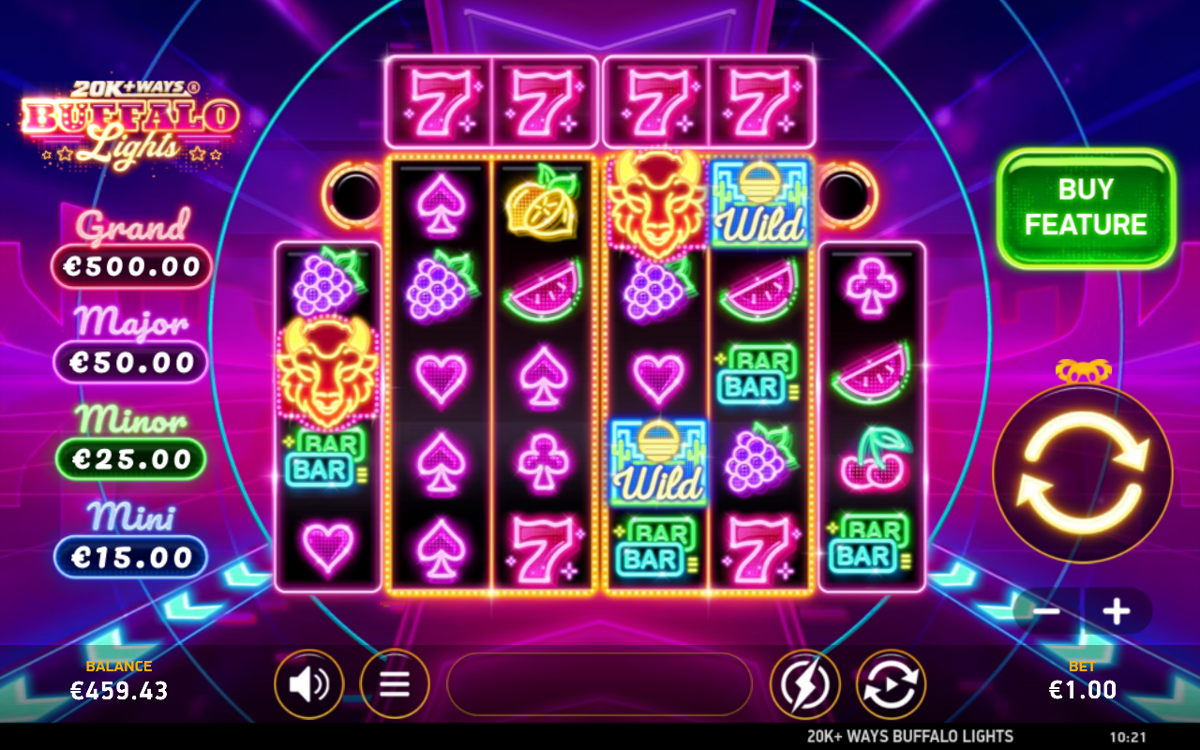Decrease the bet with the minus button

[1047, 611]
